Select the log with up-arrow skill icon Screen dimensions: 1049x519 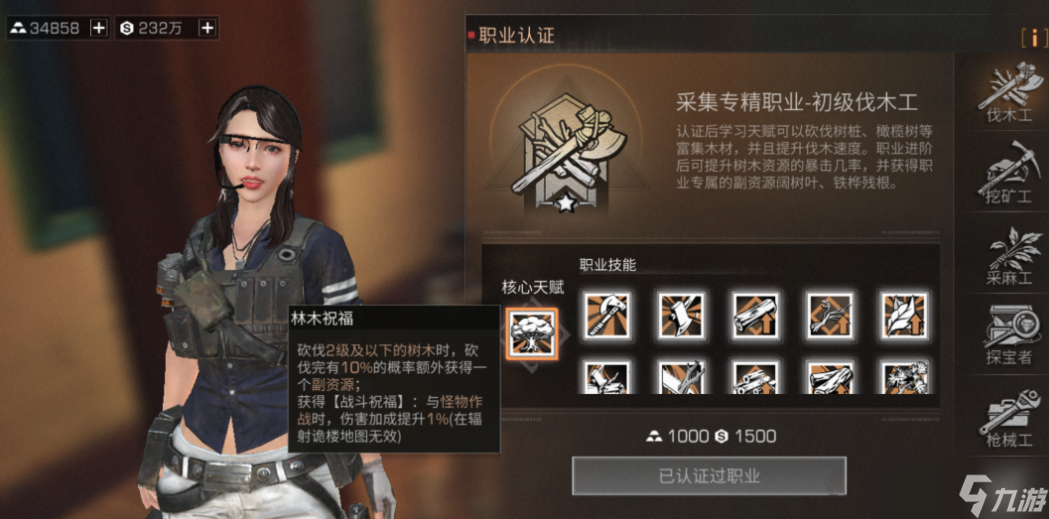coord(756,314)
